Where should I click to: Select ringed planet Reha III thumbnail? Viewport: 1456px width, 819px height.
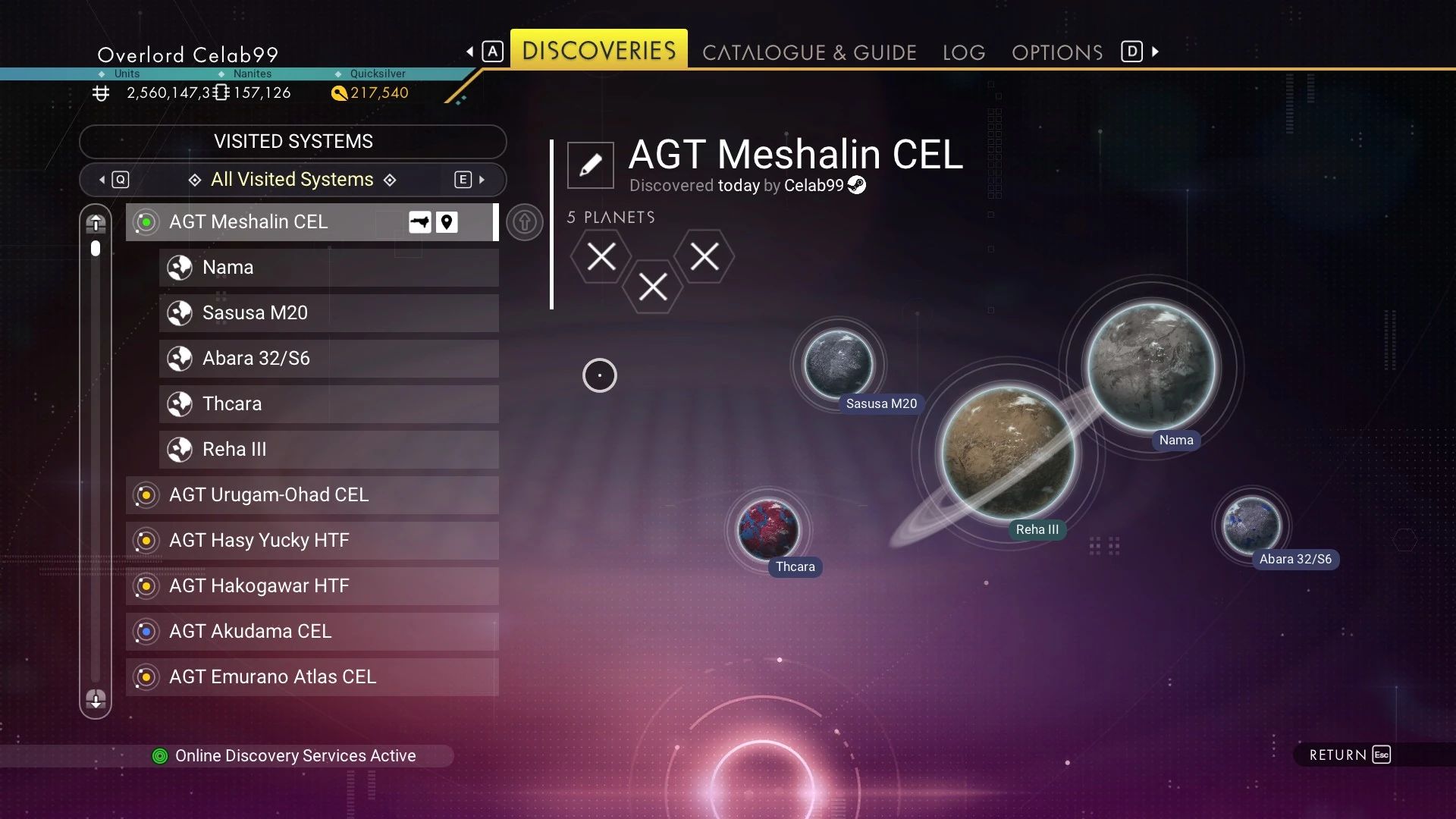(1008, 453)
